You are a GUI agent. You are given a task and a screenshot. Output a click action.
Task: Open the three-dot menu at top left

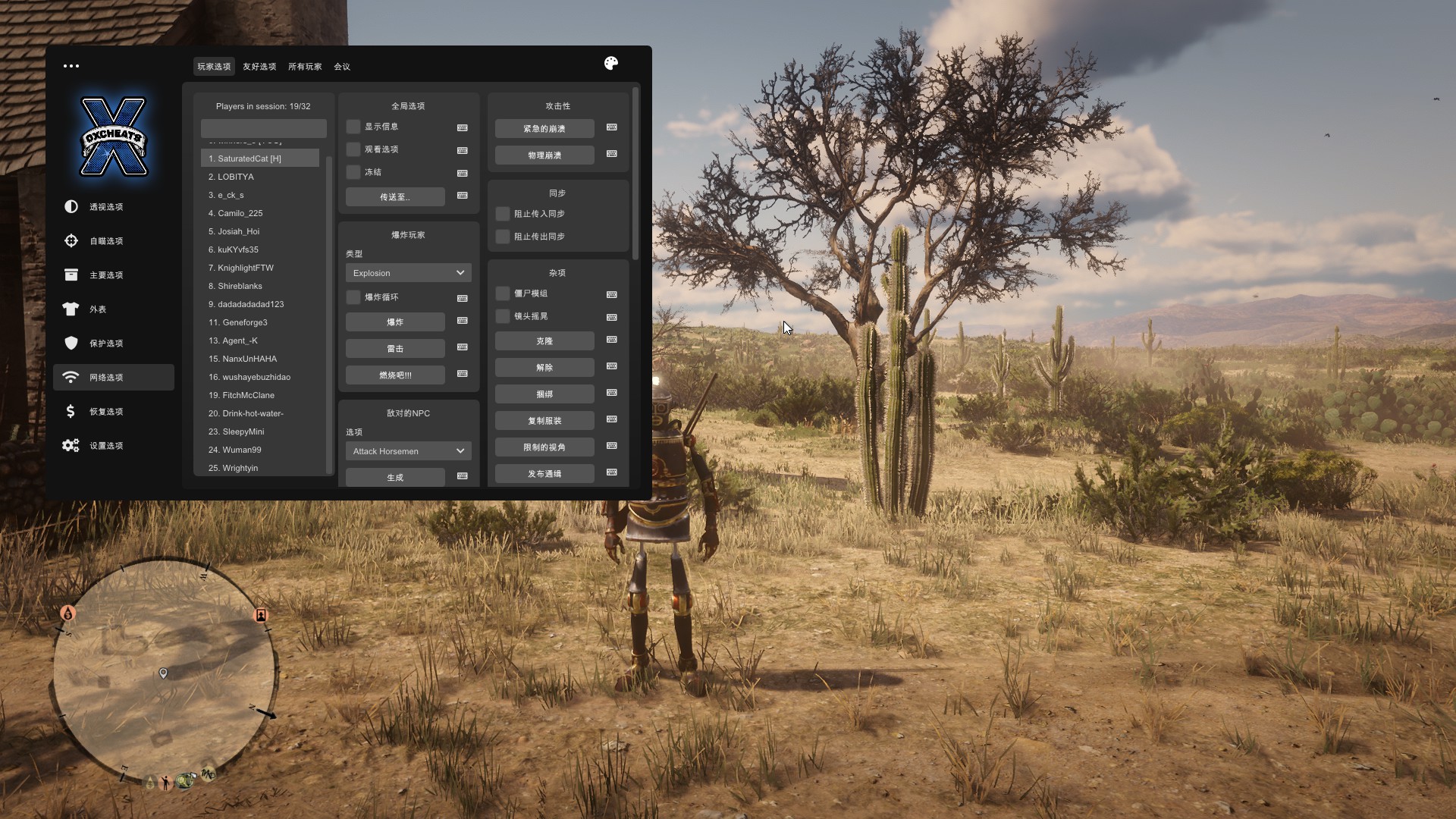(x=71, y=66)
